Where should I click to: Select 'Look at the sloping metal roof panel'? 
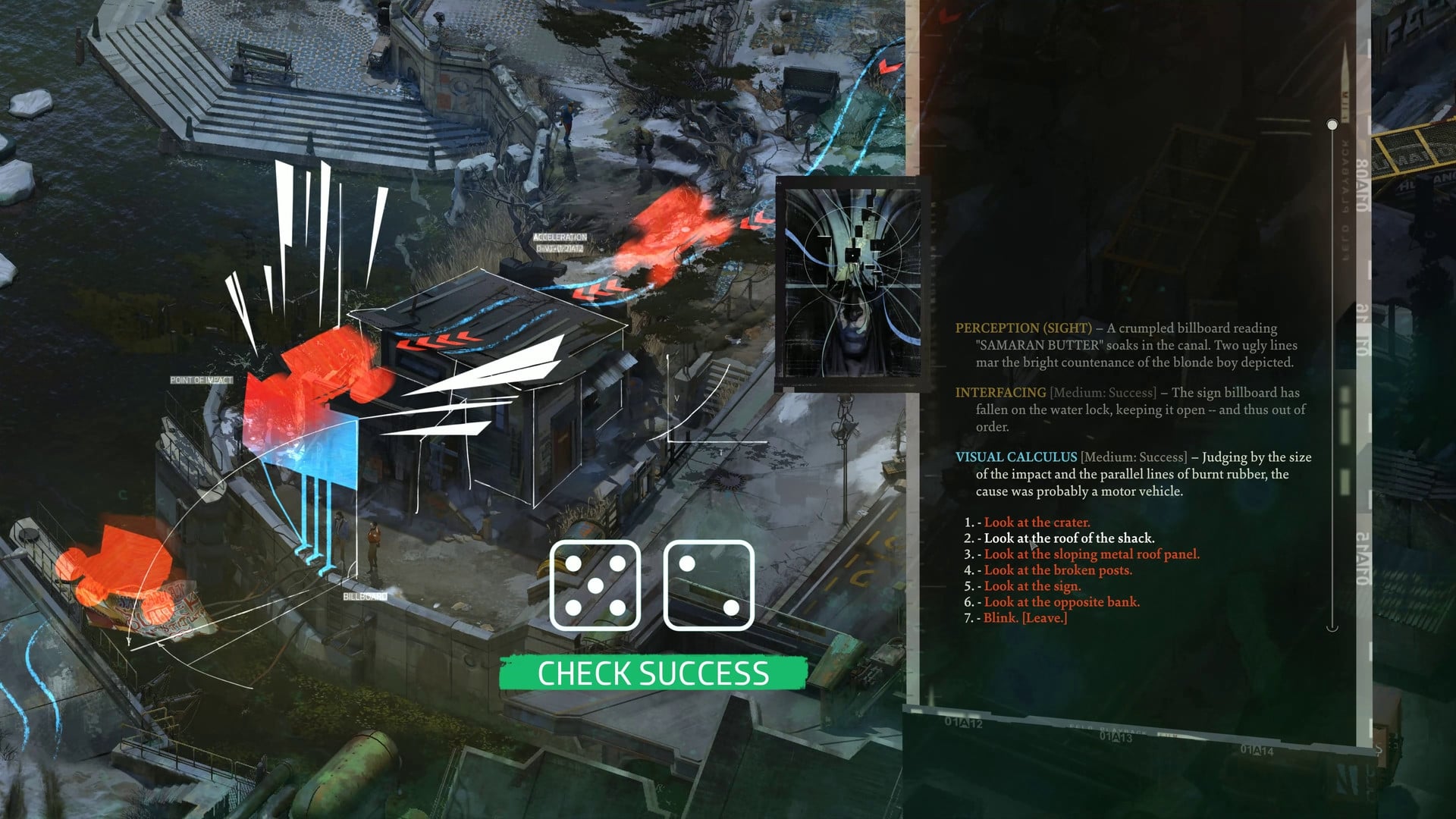tap(1093, 554)
